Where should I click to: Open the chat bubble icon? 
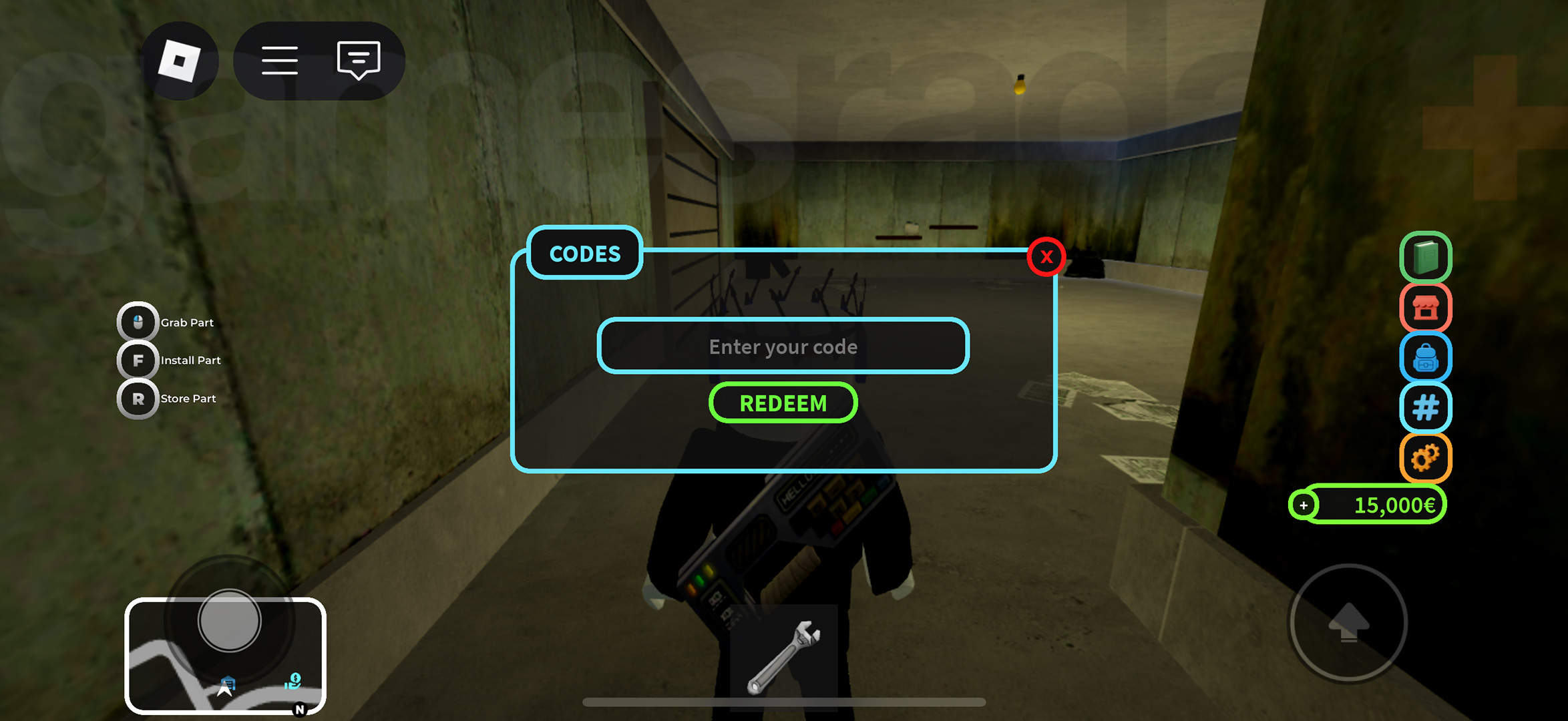(x=358, y=61)
